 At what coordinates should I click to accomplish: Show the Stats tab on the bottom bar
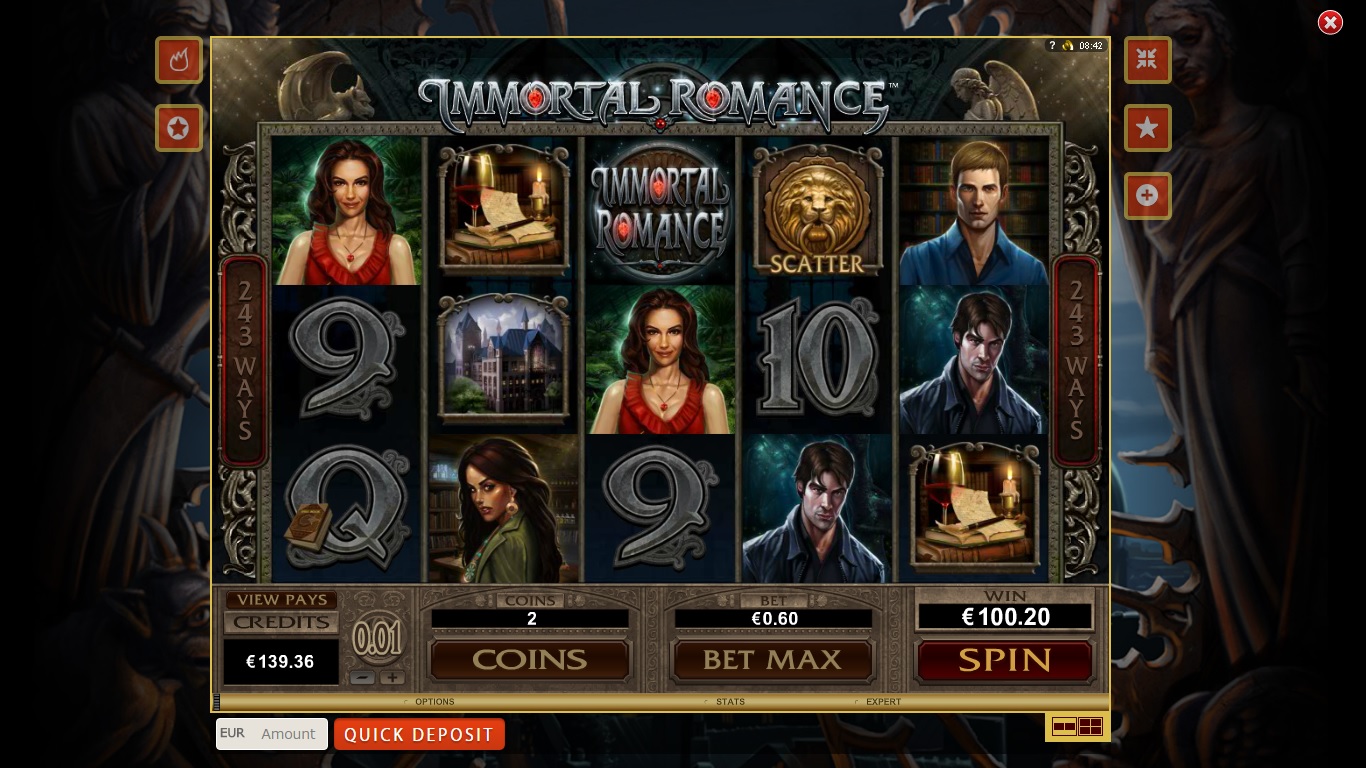pos(730,701)
